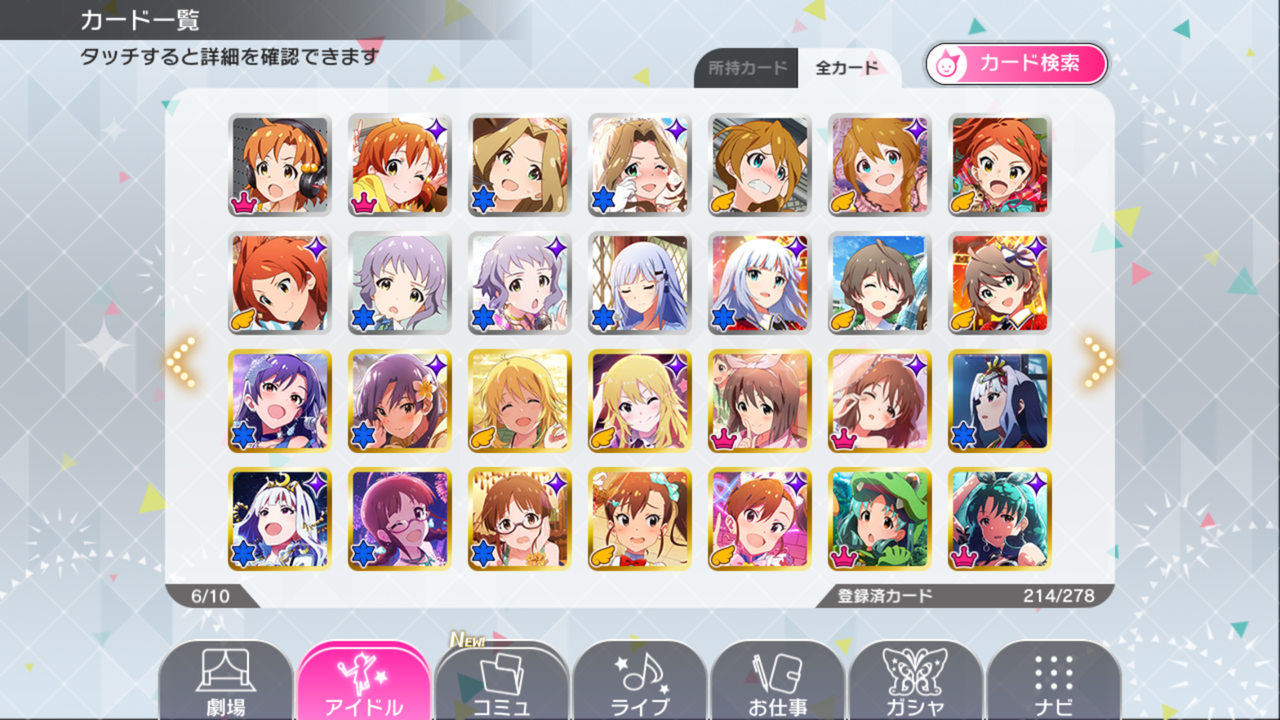Select the smiling blonde idol's golden card

(520, 402)
